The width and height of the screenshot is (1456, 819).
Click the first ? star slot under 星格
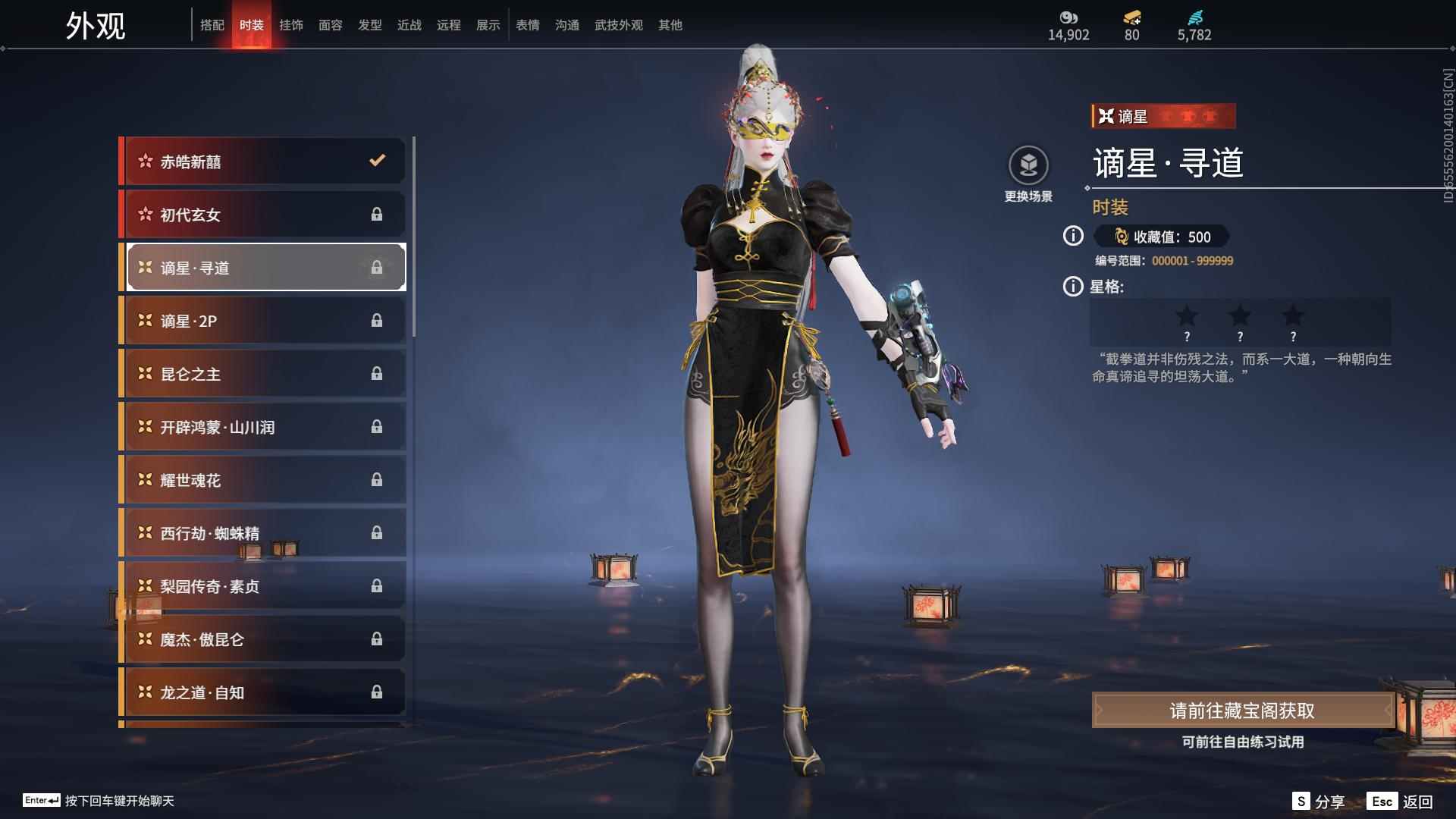coord(1187,322)
